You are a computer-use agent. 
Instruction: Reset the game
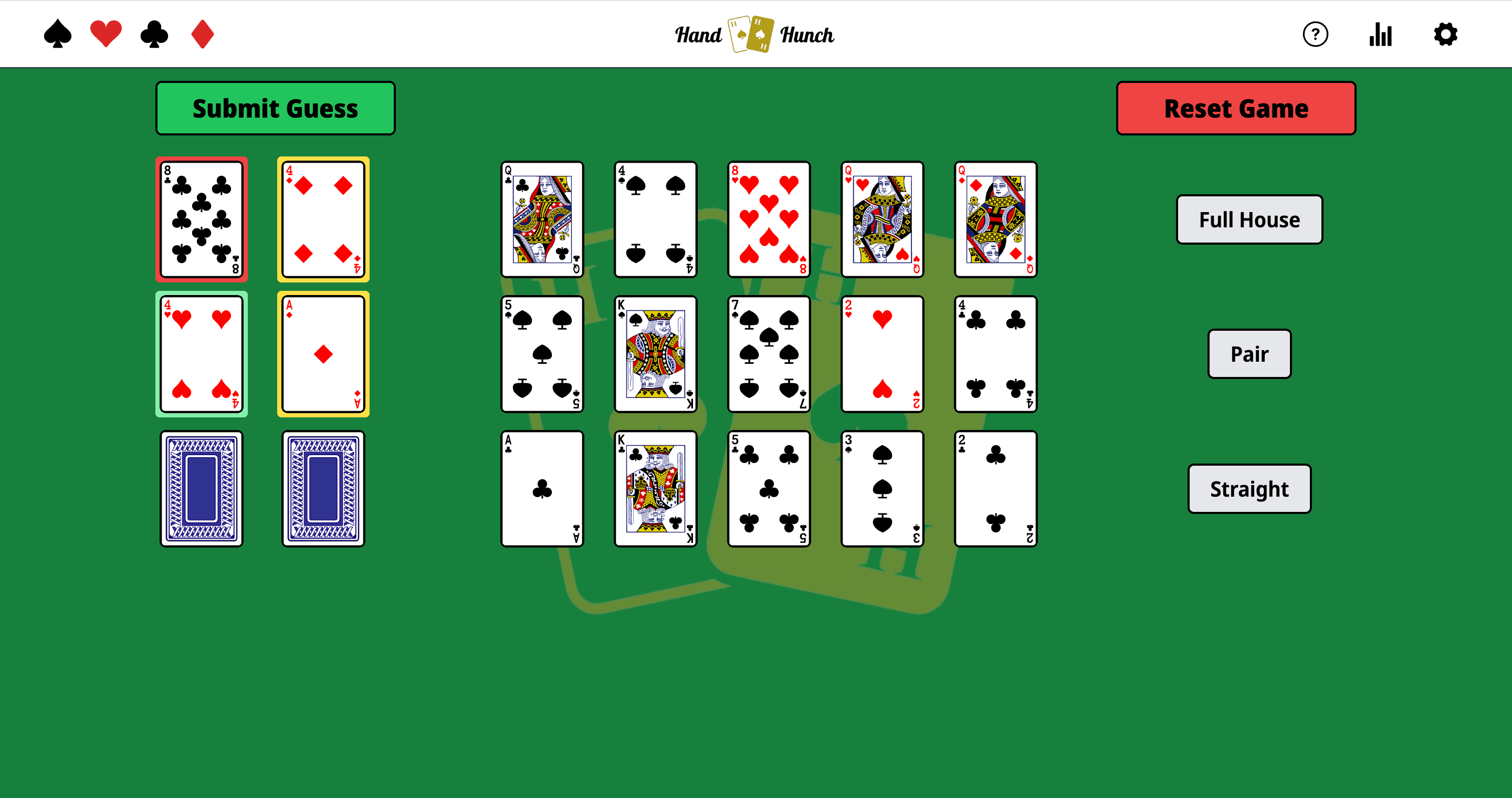[1235, 109]
